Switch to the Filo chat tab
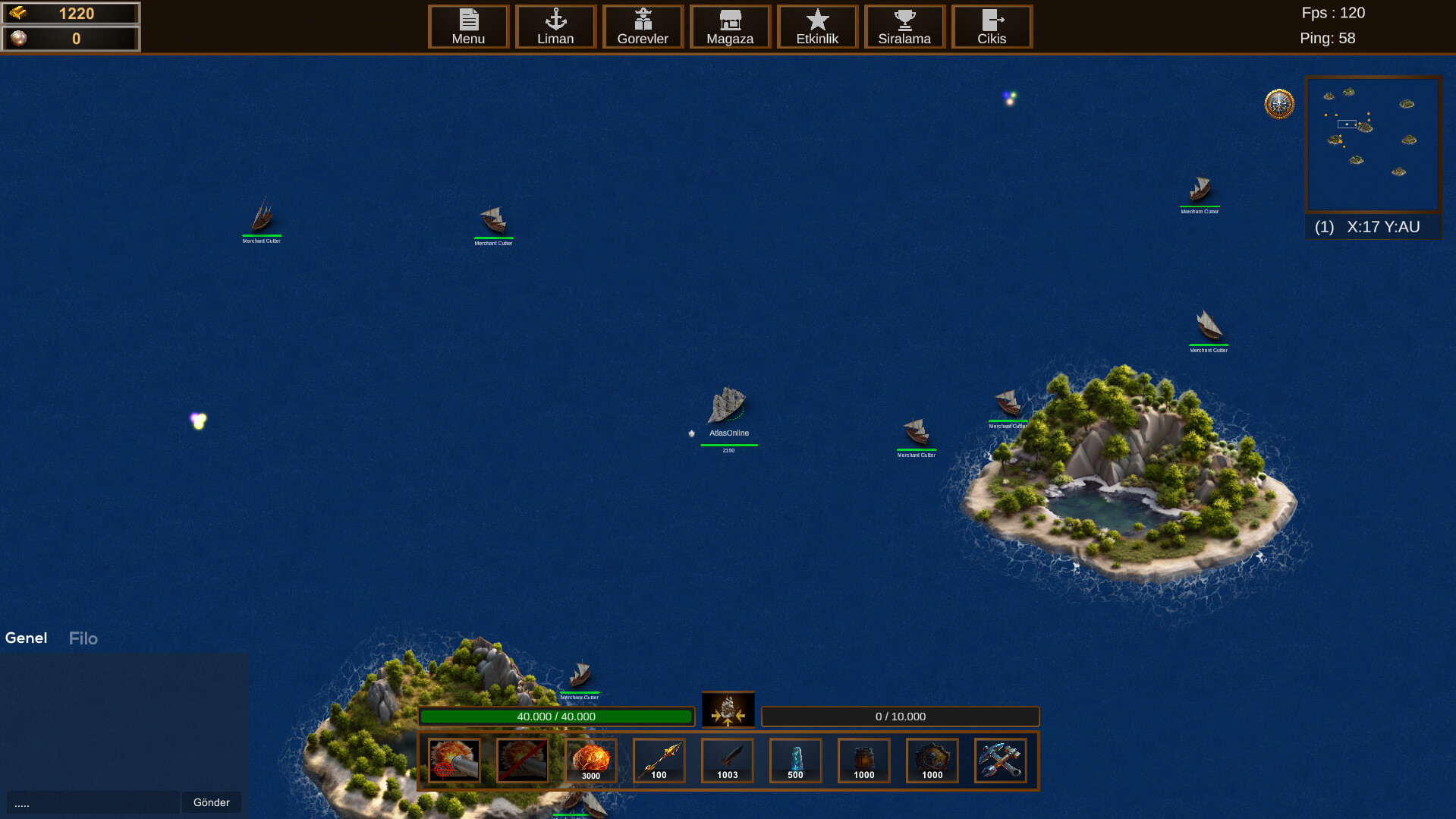1456x819 pixels. (83, 638)
